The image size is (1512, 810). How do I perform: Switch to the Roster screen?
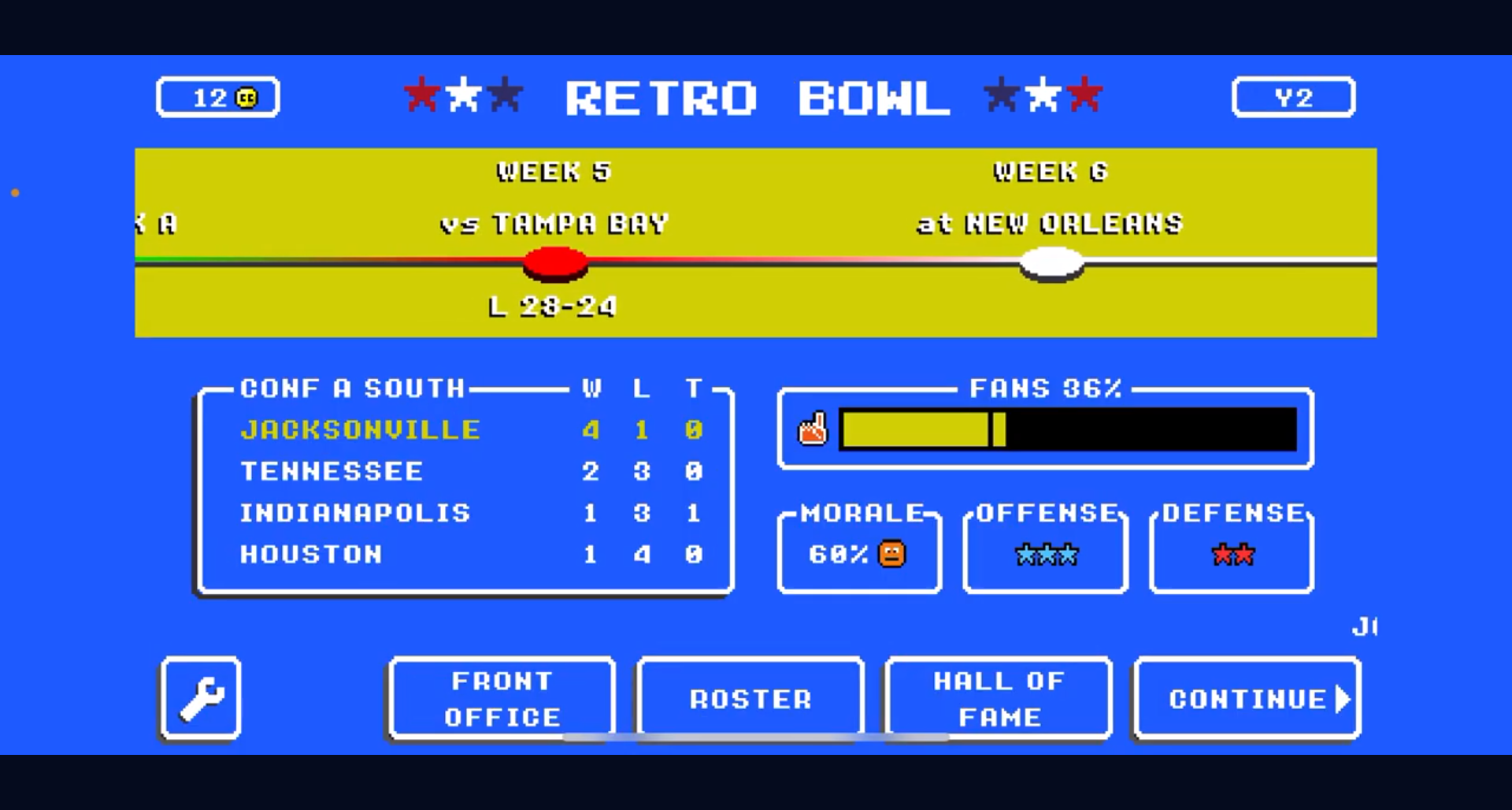point(749,698)
